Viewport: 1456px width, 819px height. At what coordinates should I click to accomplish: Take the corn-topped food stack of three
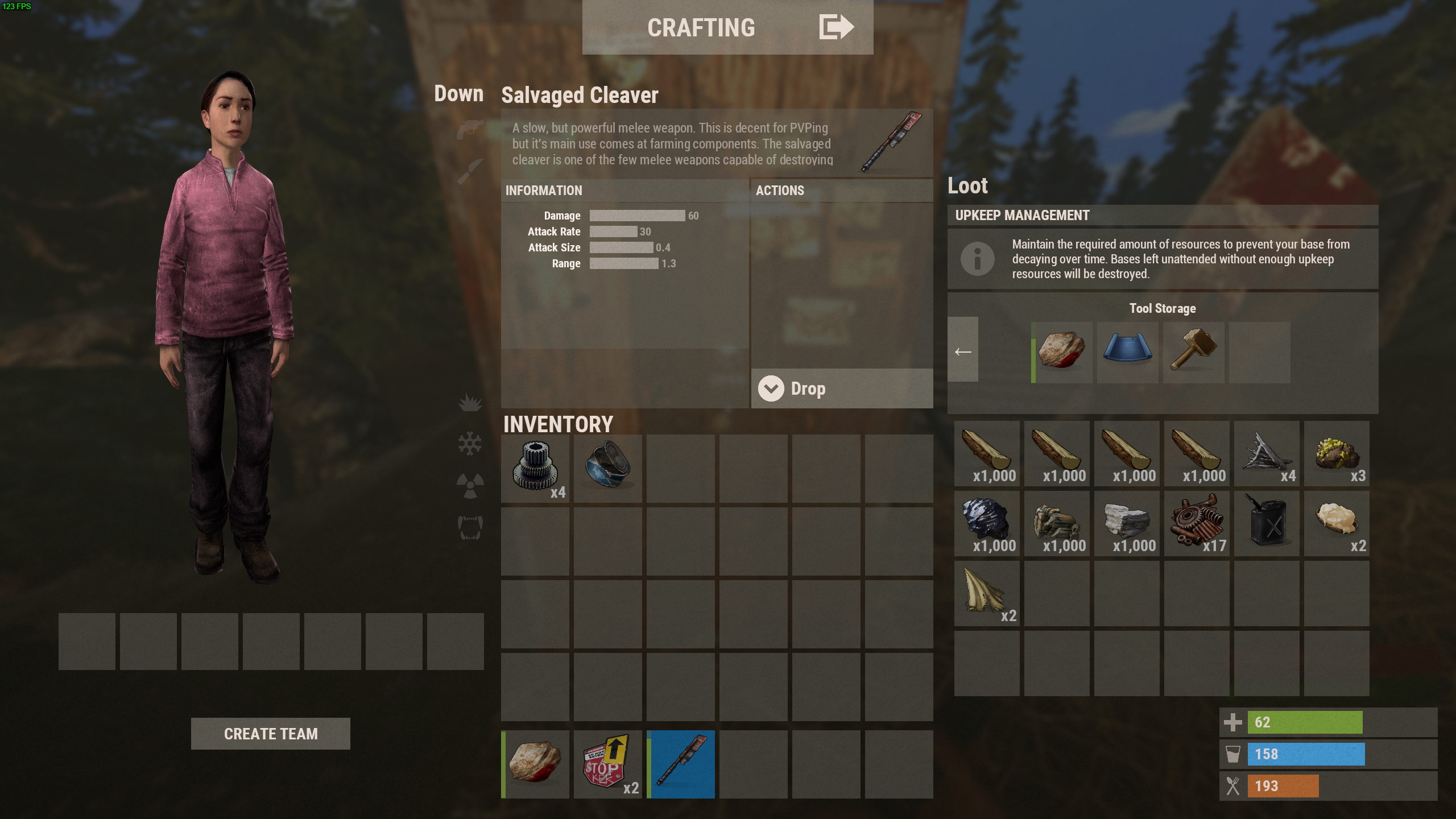pyautogui.click(x=1337, y=453)
